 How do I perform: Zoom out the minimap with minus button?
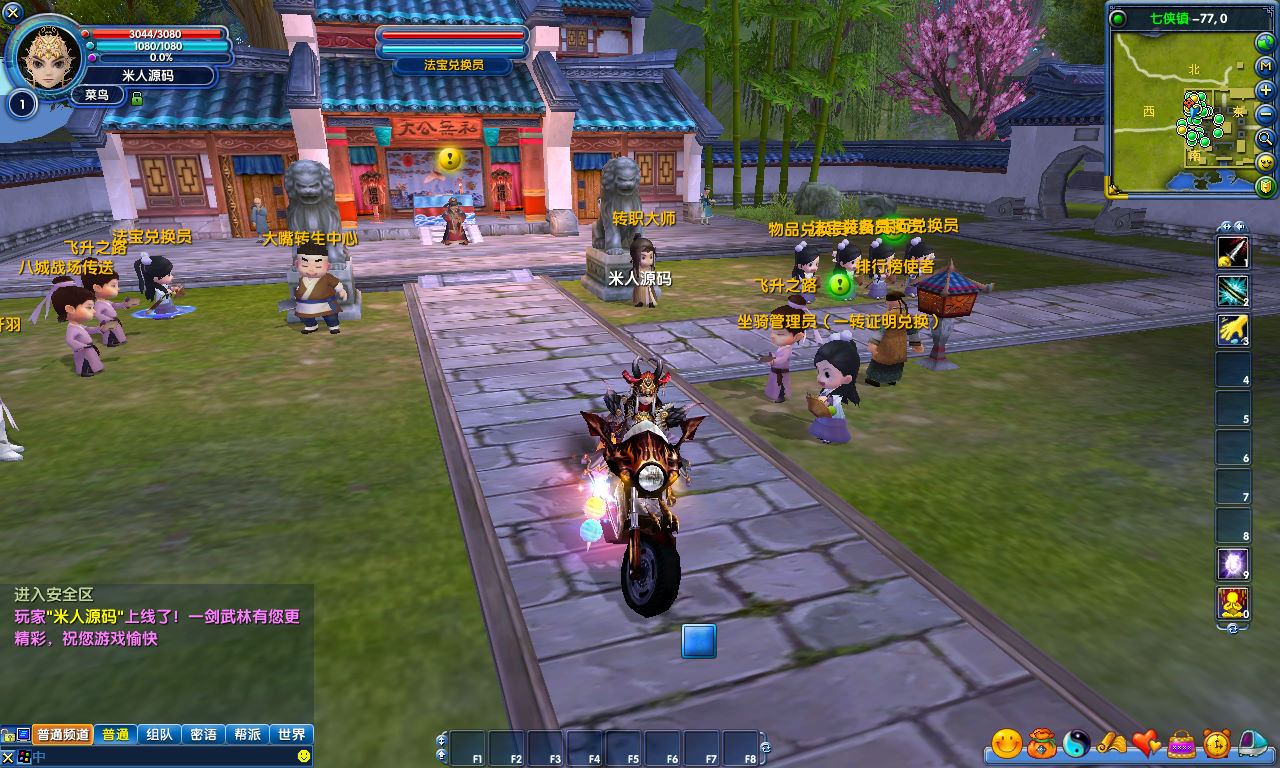tap(1266, 114)
